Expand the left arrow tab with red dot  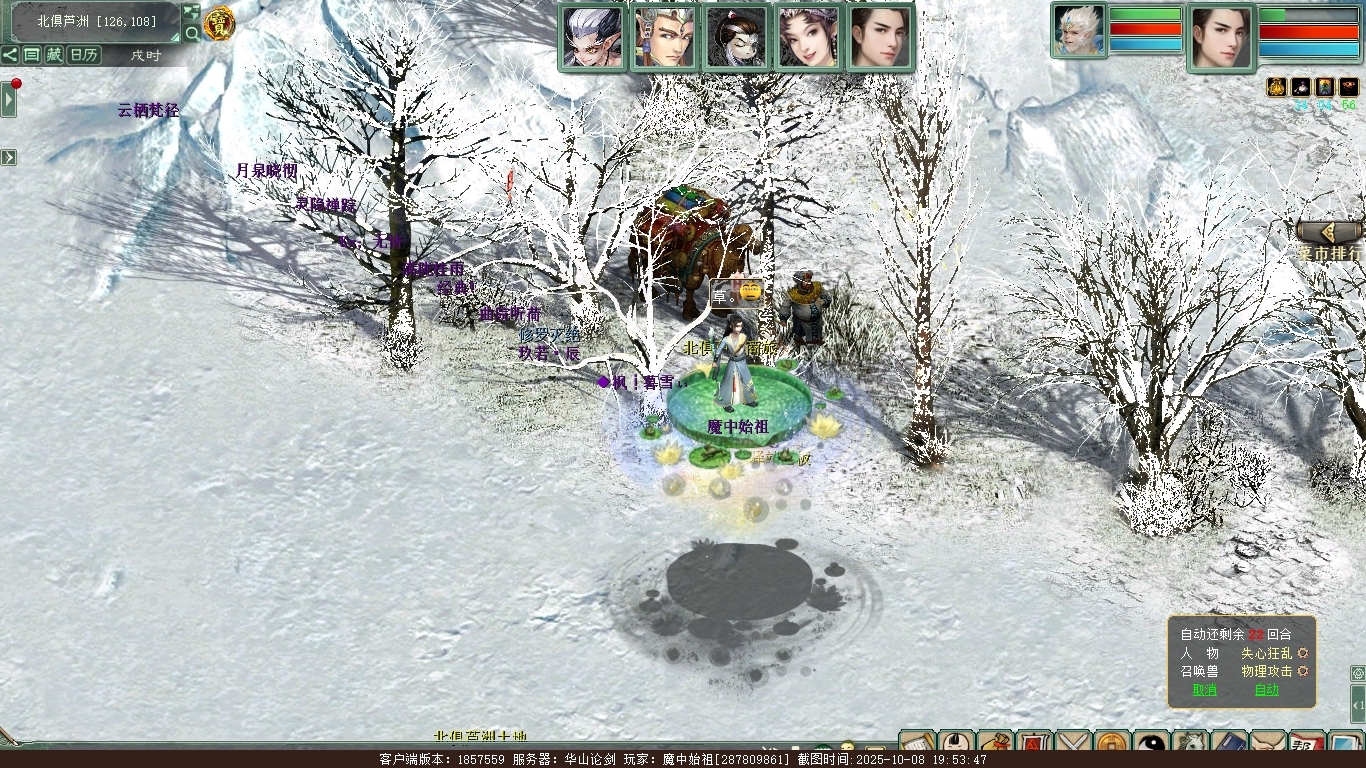coord(9,99)
